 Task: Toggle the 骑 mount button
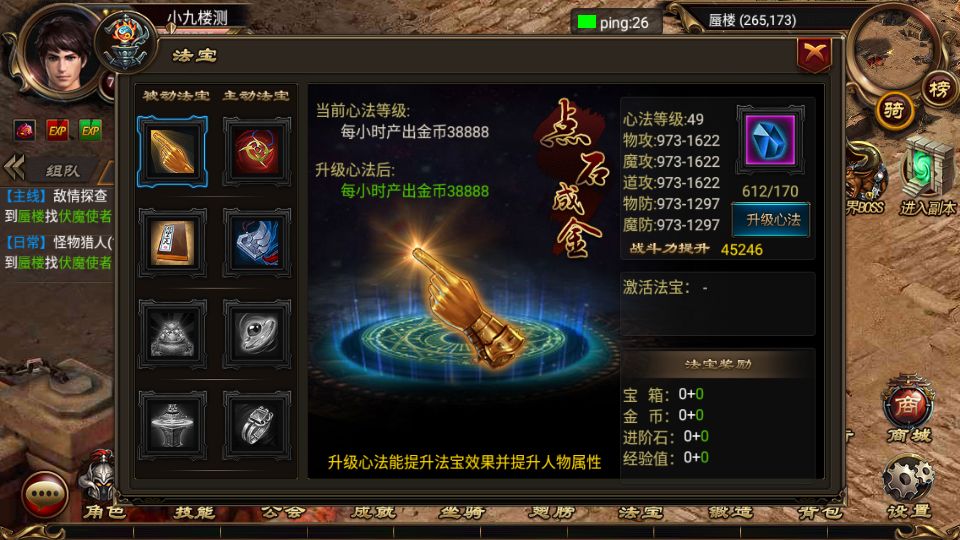coord(895,111)
